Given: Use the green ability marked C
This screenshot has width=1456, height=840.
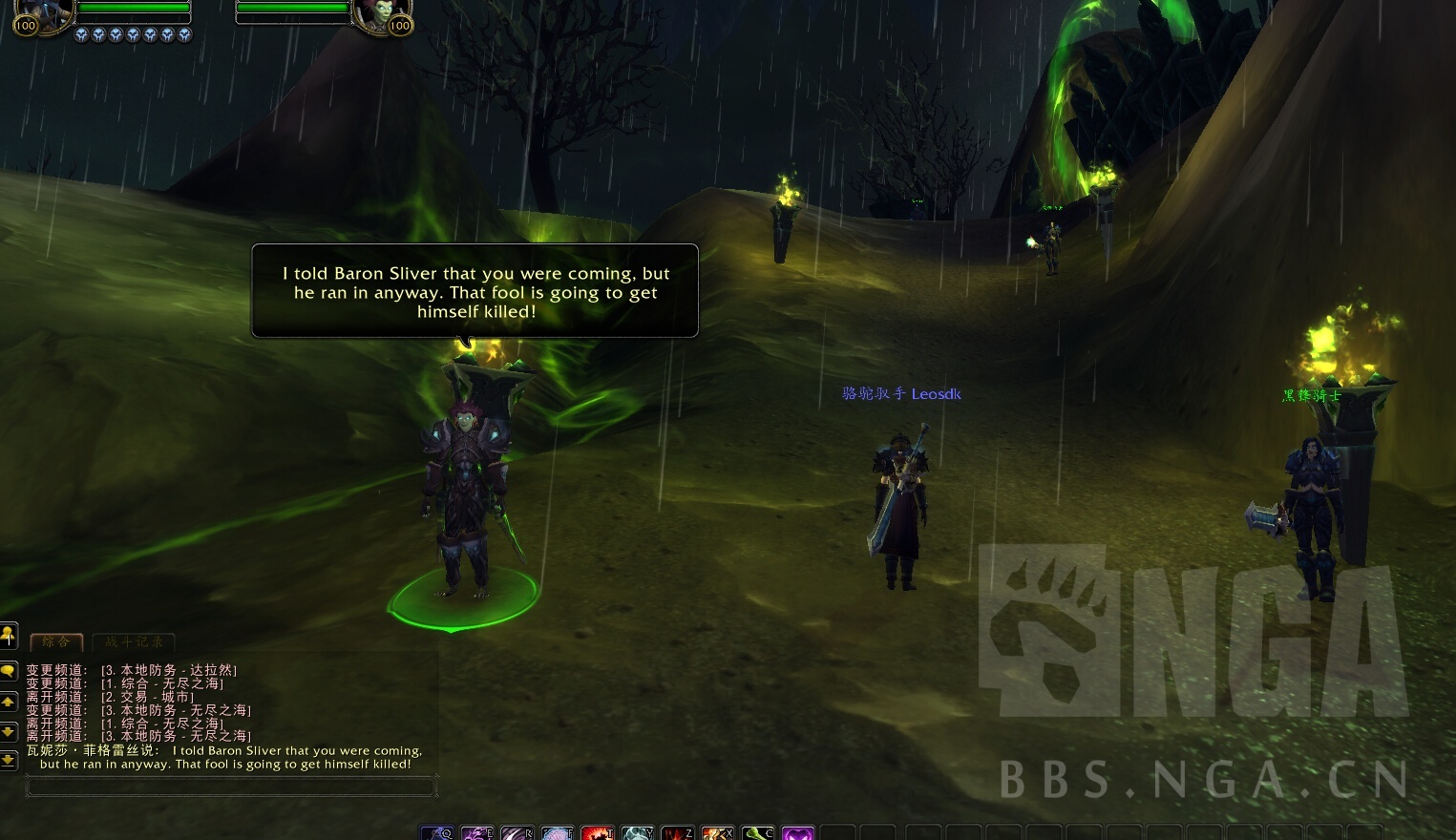Looking at the screenshot, I should point(758,833).
